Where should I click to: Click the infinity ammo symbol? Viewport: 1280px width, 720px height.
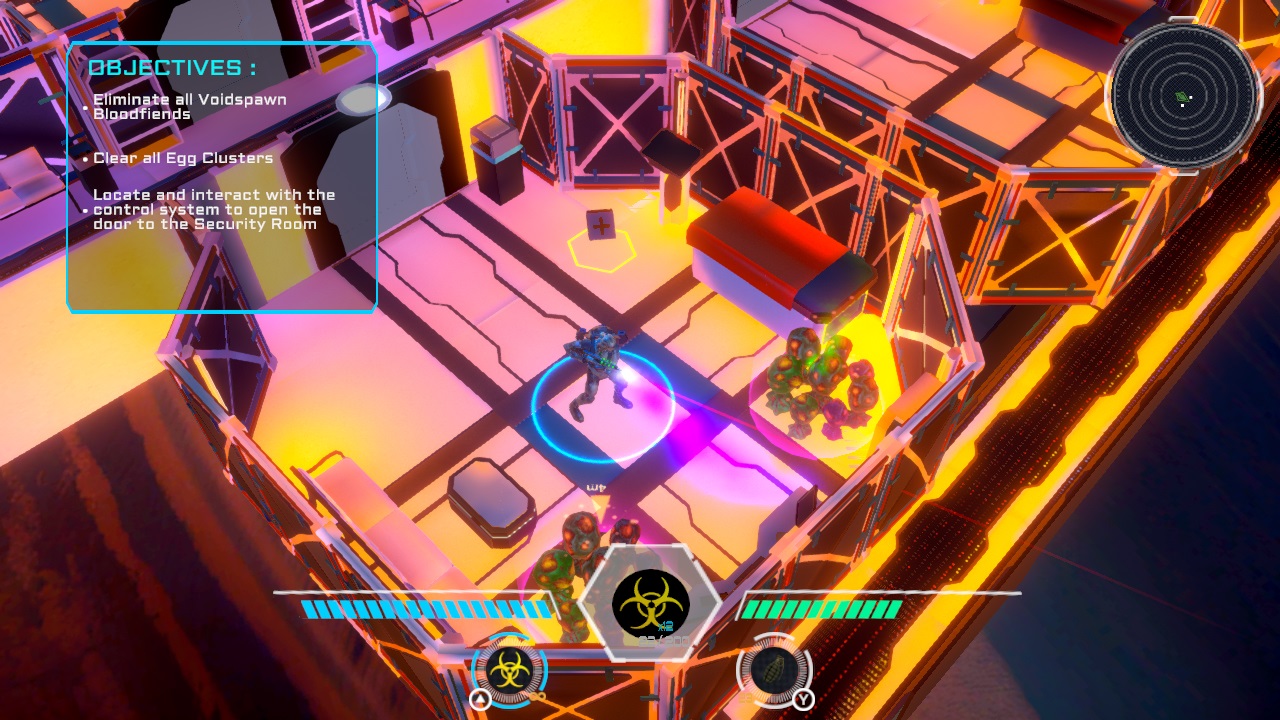[537, 696]
